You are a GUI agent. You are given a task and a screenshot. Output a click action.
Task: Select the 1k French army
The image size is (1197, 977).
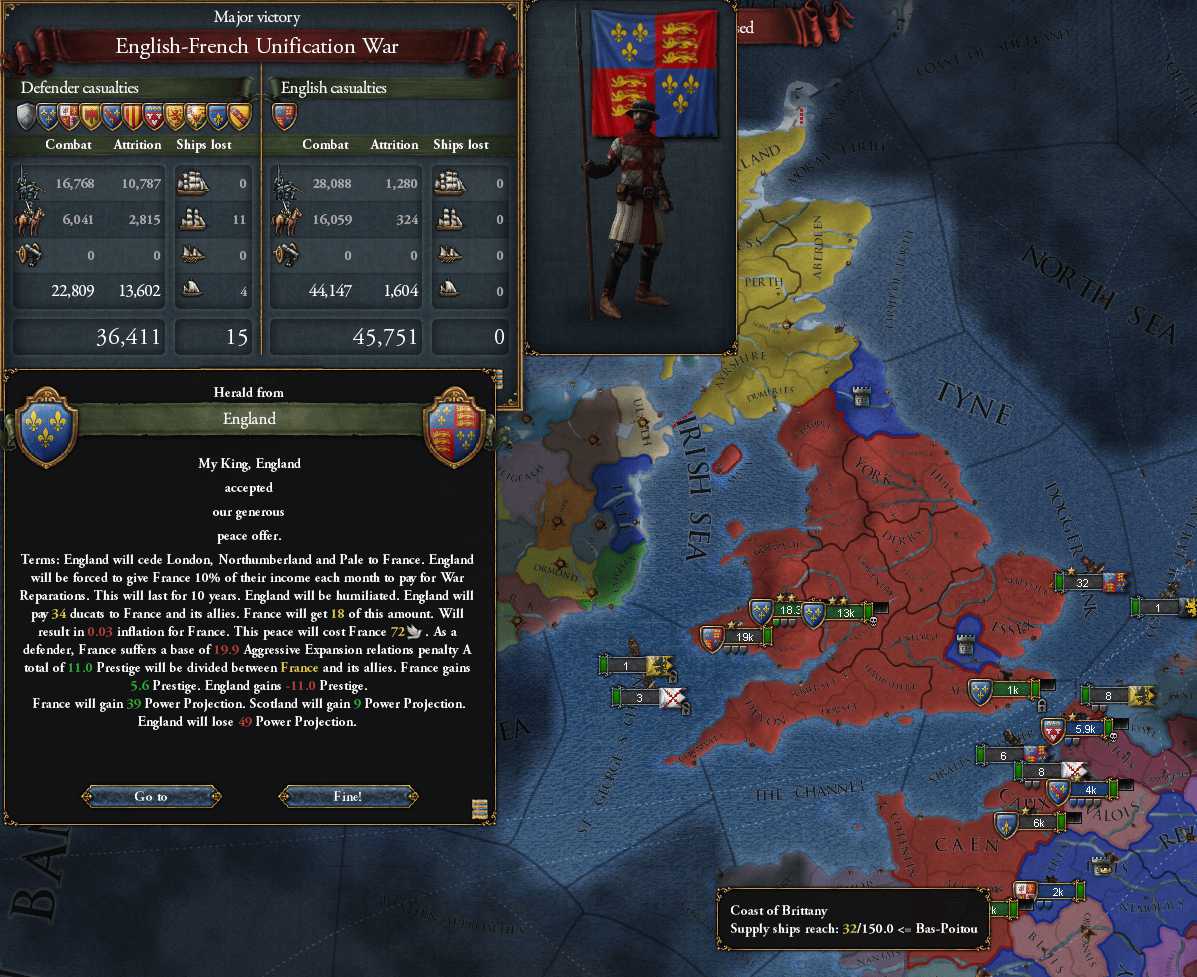1011,689
